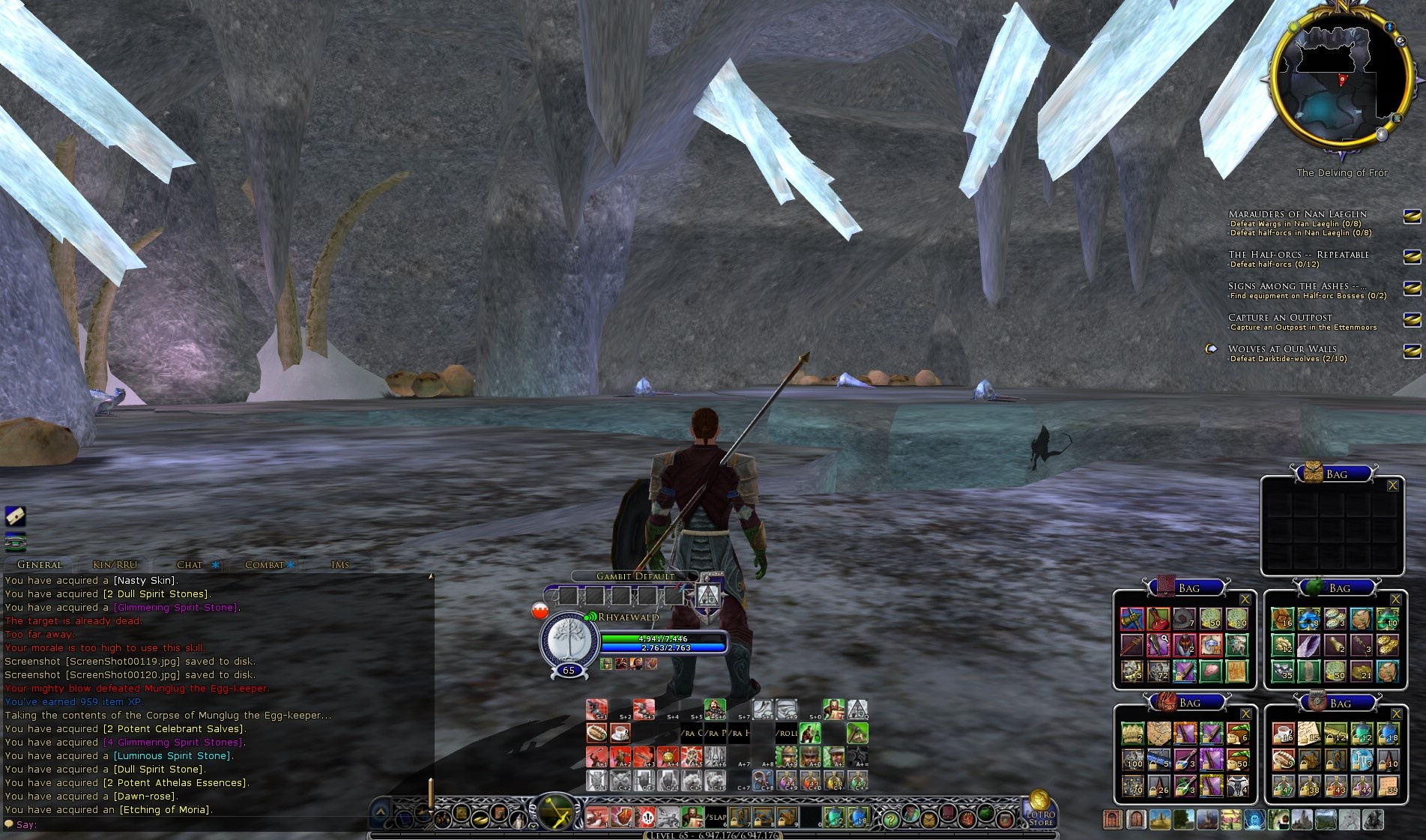Image resolution: width=1426 pixels, height=840 pixels.
Task: Select Marauders of Nan Laeglin quest entry
Action: click(x=1297, y=214)
